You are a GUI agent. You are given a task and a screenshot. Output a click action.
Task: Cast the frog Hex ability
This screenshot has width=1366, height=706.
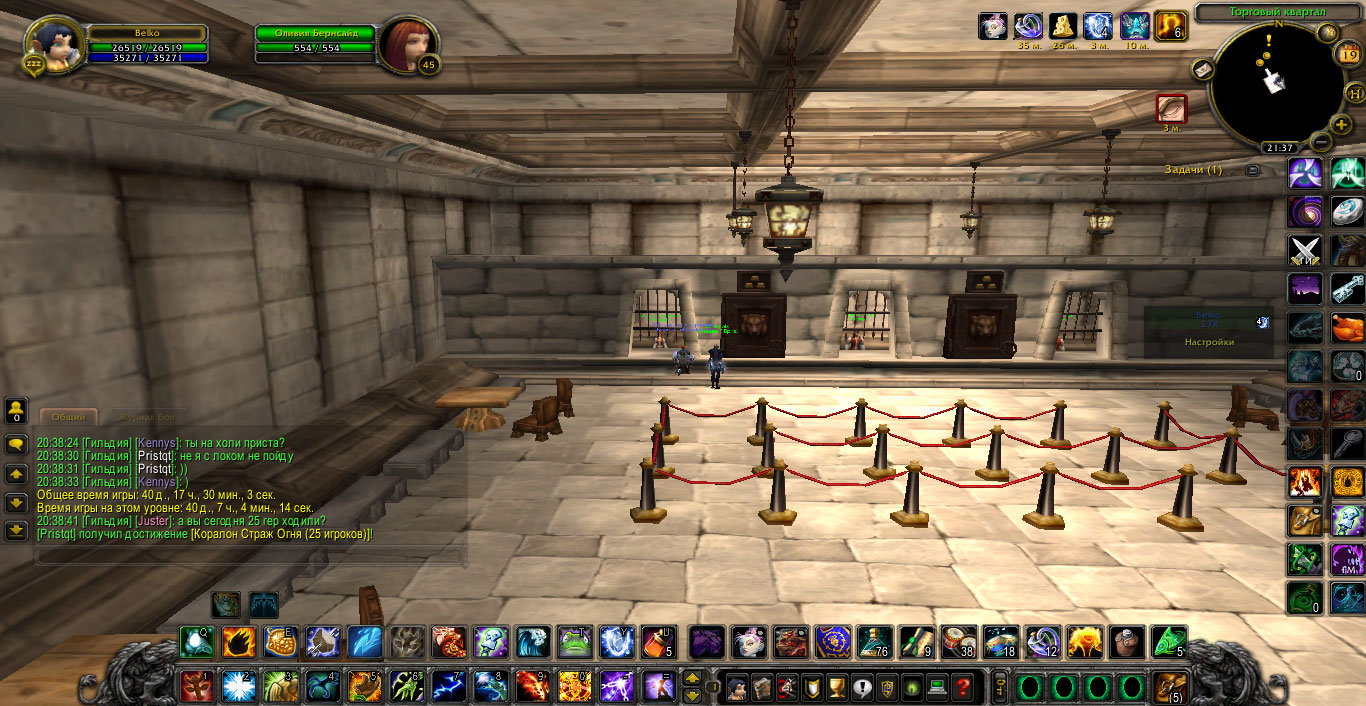pos(574,641)
